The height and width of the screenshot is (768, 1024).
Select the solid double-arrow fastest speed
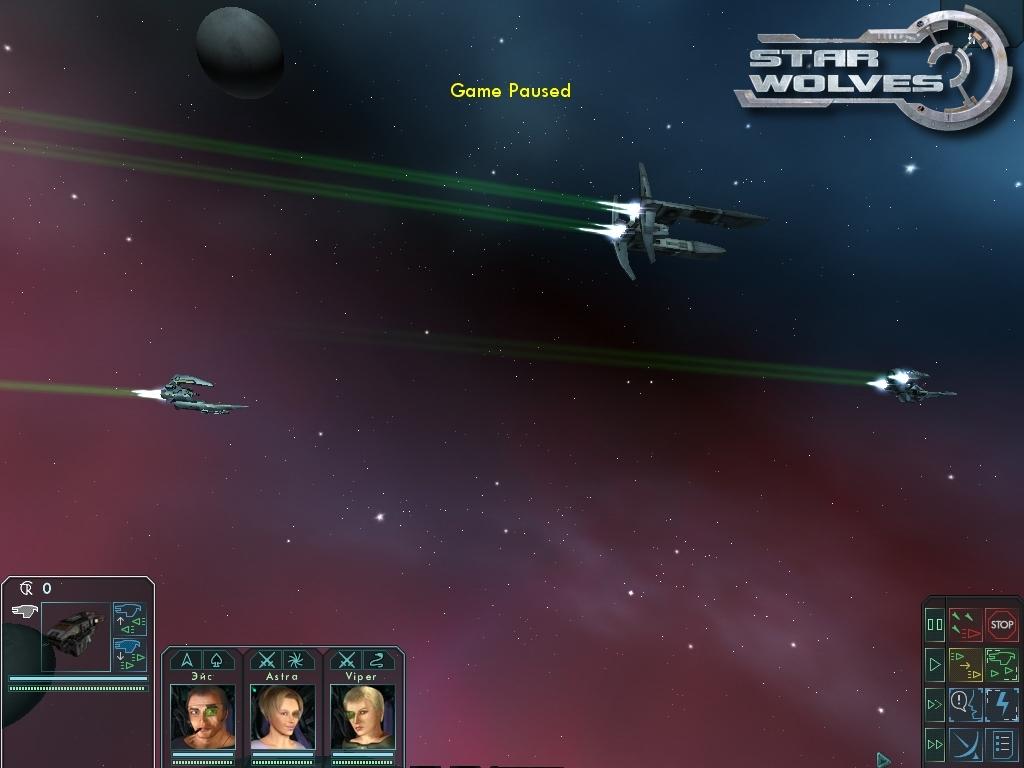pos(935,744)
